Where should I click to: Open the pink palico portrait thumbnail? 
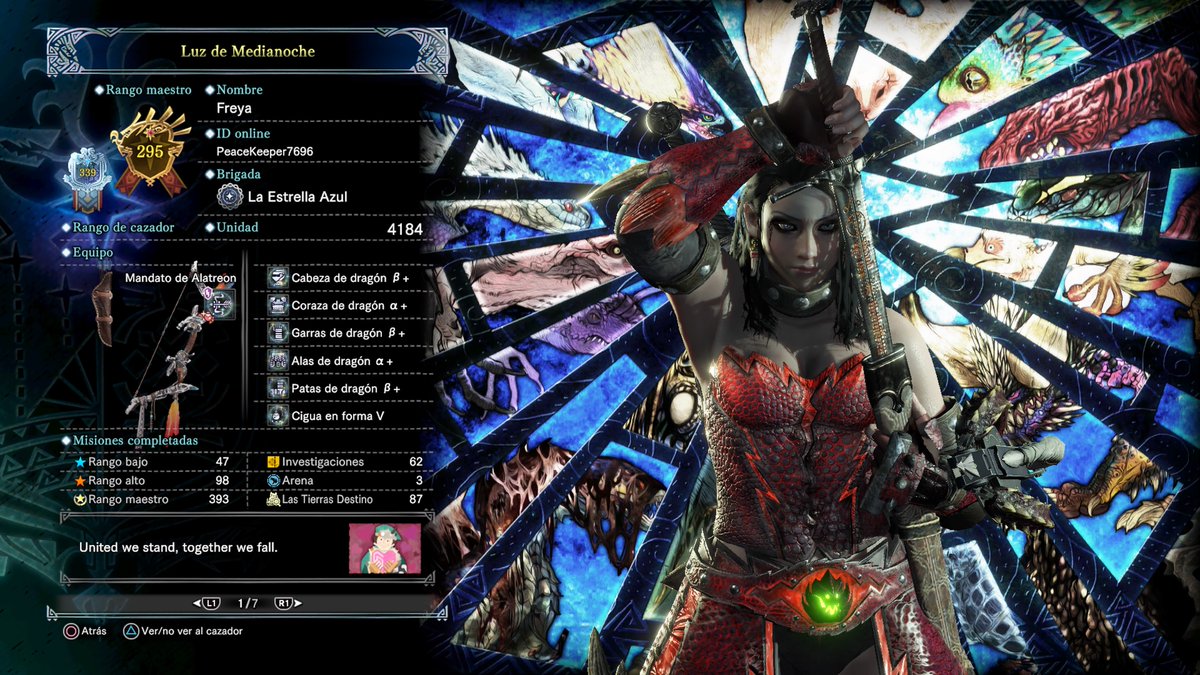coord(385,548)
